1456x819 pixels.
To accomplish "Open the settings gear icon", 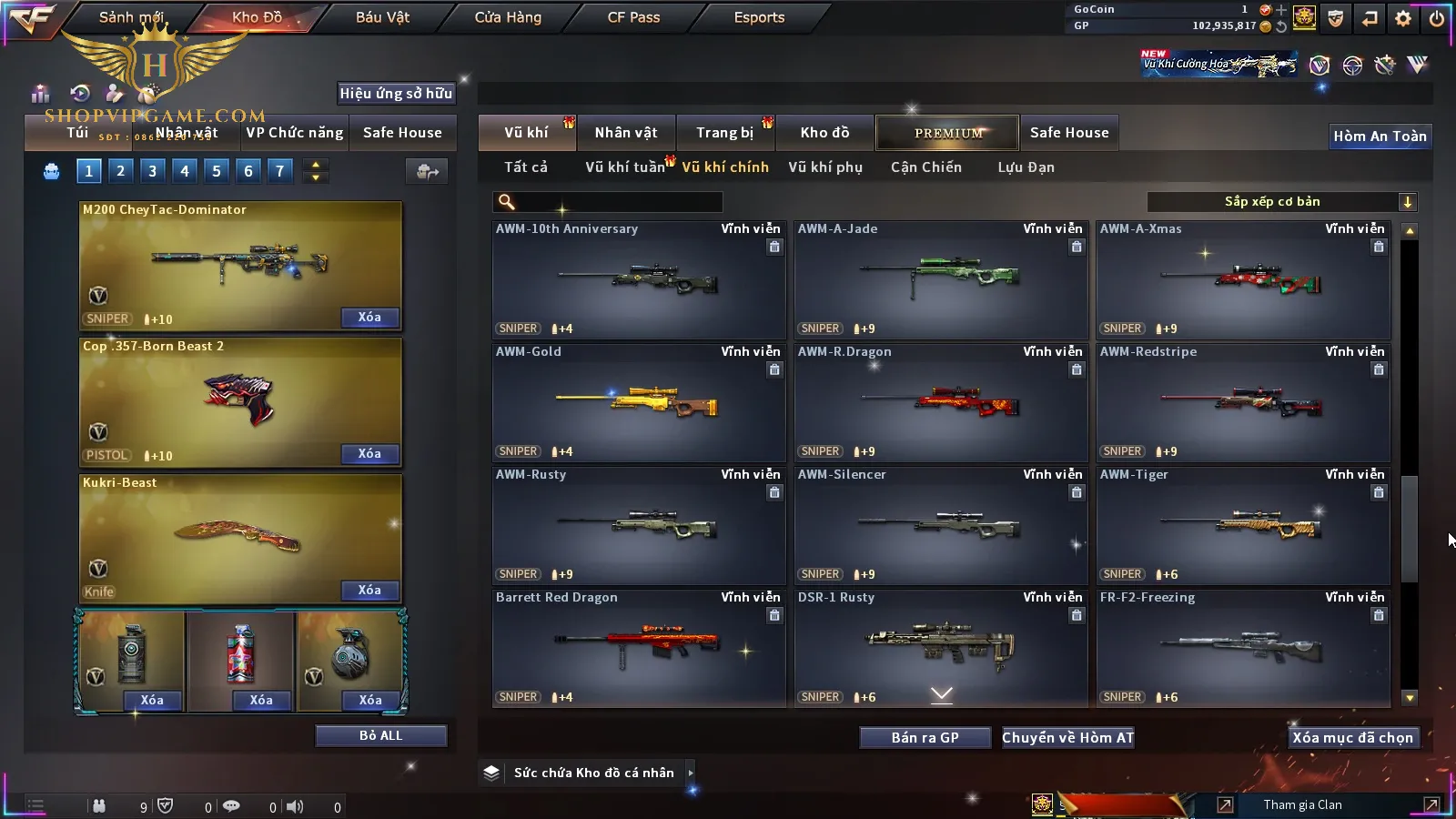I will coord(1403,18).
